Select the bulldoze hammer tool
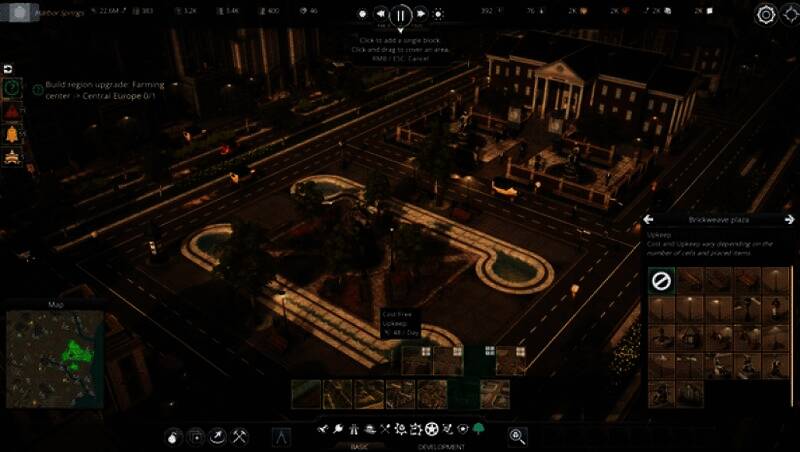 click(x=240, y=435)
